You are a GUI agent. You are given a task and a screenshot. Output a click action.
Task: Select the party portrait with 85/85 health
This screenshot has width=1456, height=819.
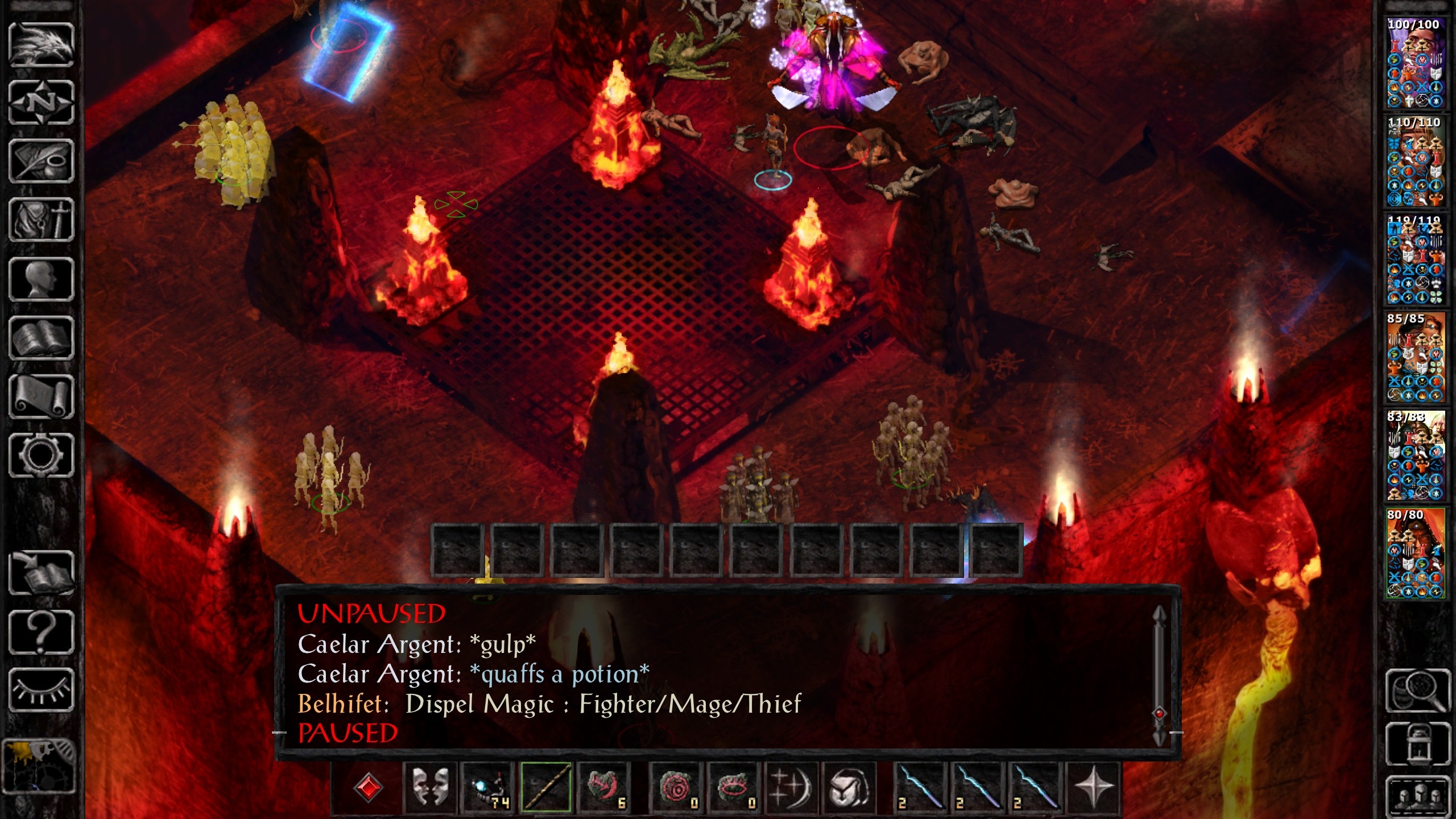tap(1414, 357)
